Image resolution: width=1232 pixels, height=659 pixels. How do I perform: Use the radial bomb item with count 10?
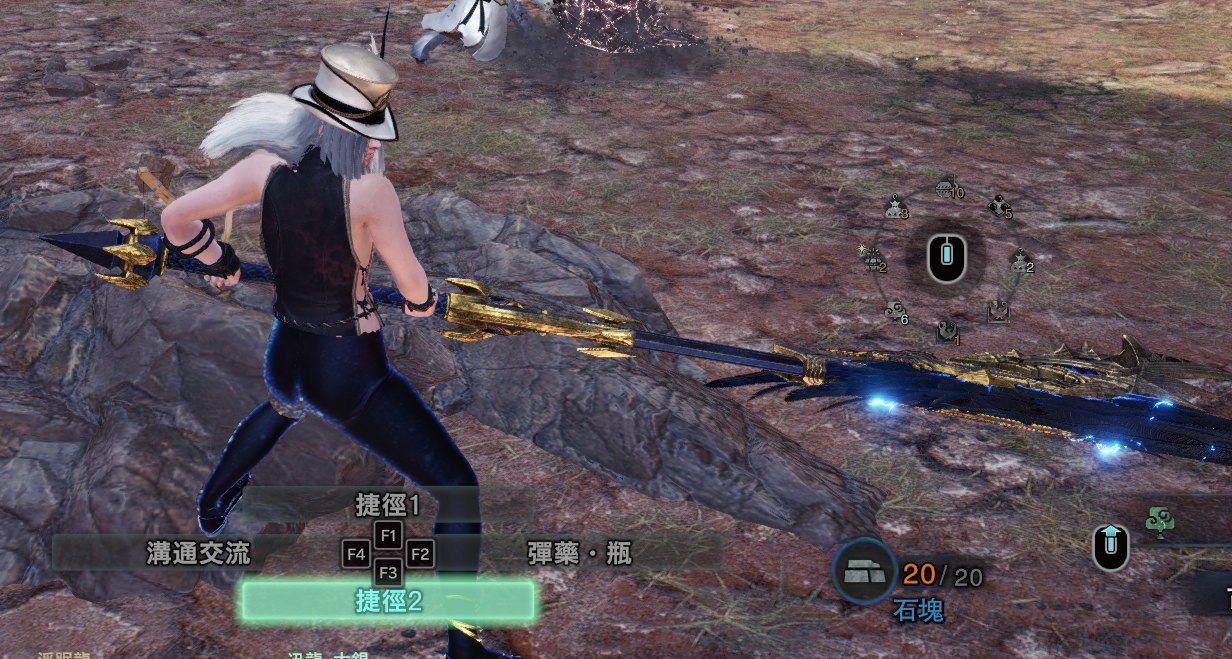click(x=946, y=187)
